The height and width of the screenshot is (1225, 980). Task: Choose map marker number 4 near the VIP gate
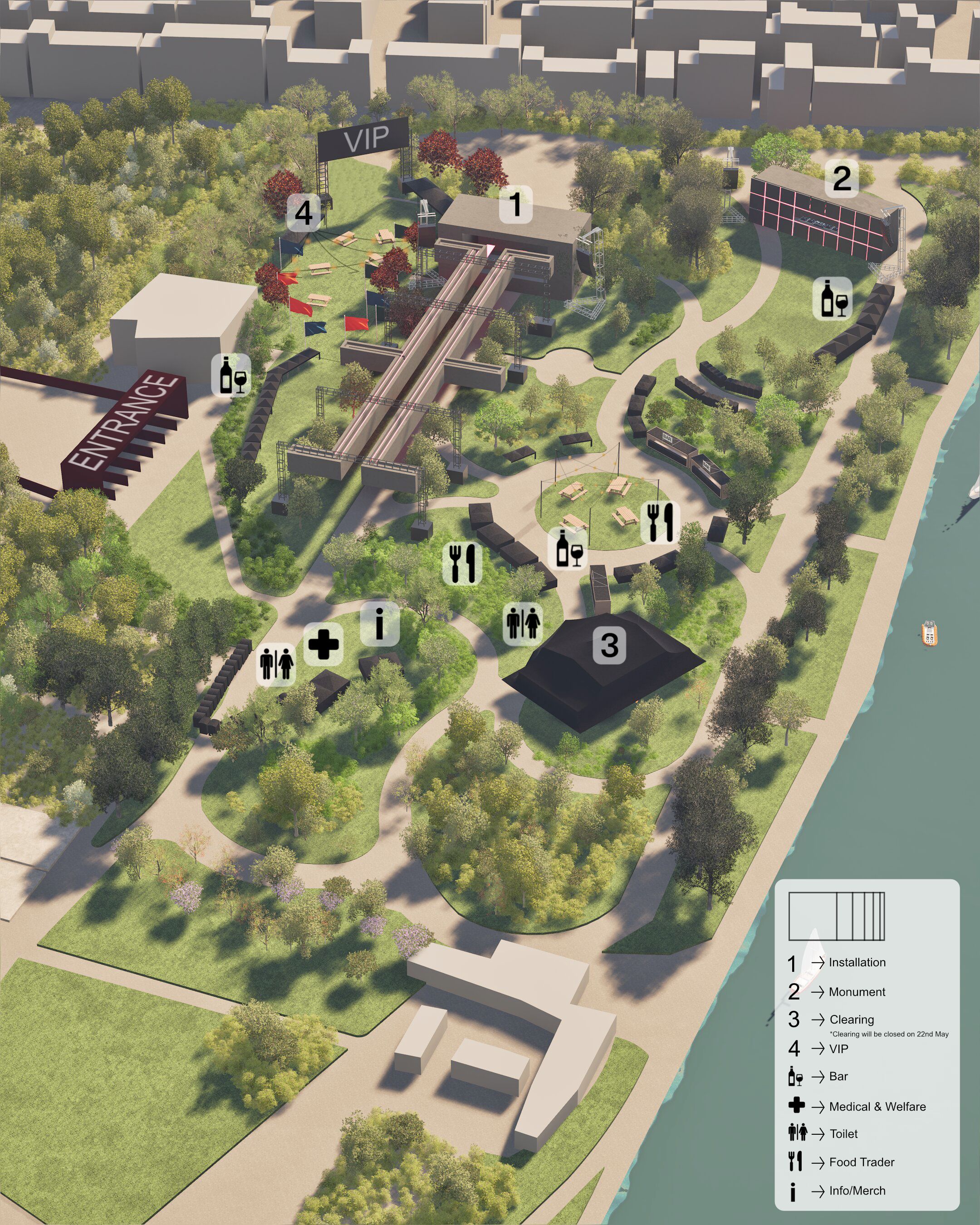coord(304,213)
